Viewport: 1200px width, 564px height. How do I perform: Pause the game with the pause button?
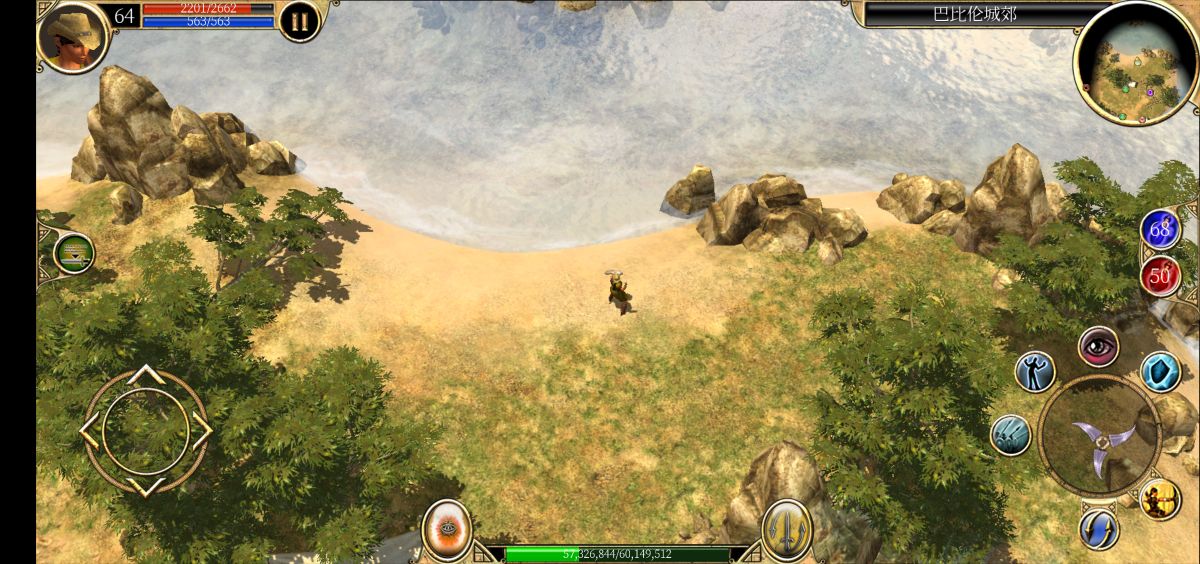[x=299, y=21]
